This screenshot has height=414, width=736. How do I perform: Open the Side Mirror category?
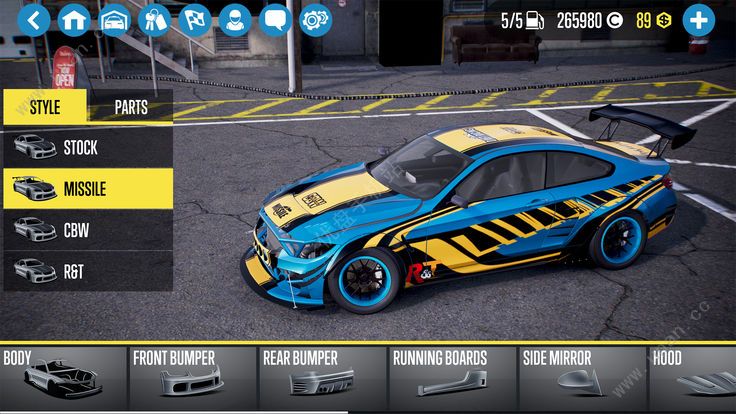pos(580,378)
